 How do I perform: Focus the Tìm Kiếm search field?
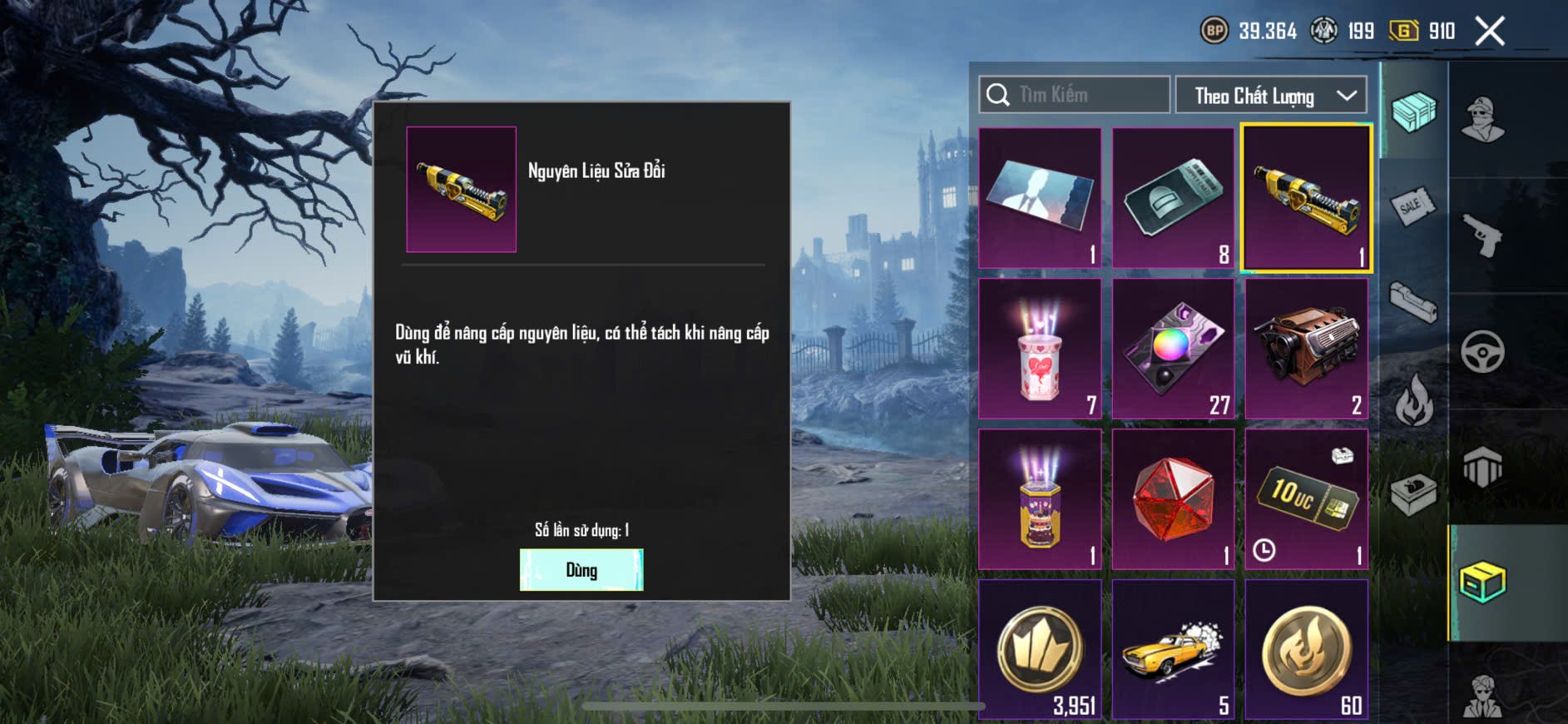point(1075,95)
